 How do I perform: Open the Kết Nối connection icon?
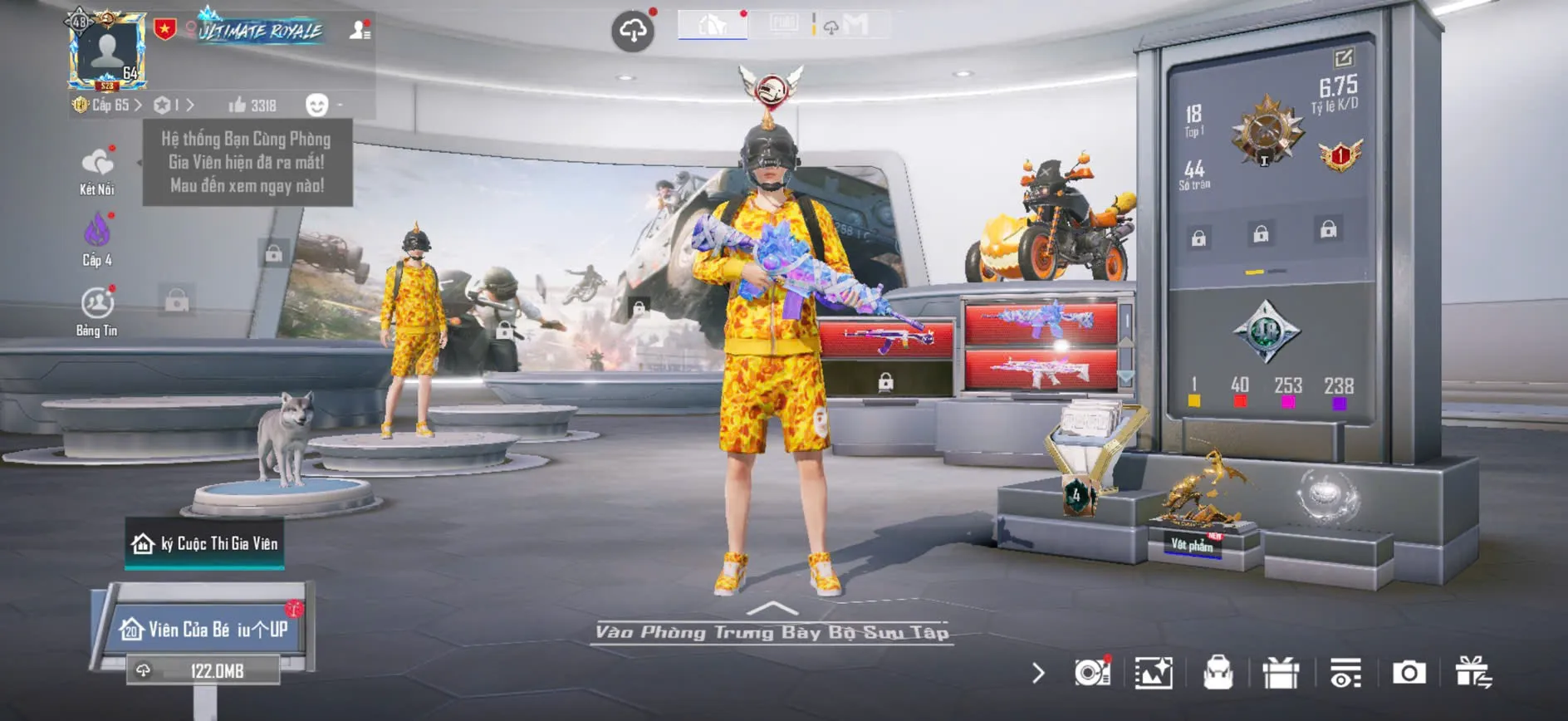(99, 163)
